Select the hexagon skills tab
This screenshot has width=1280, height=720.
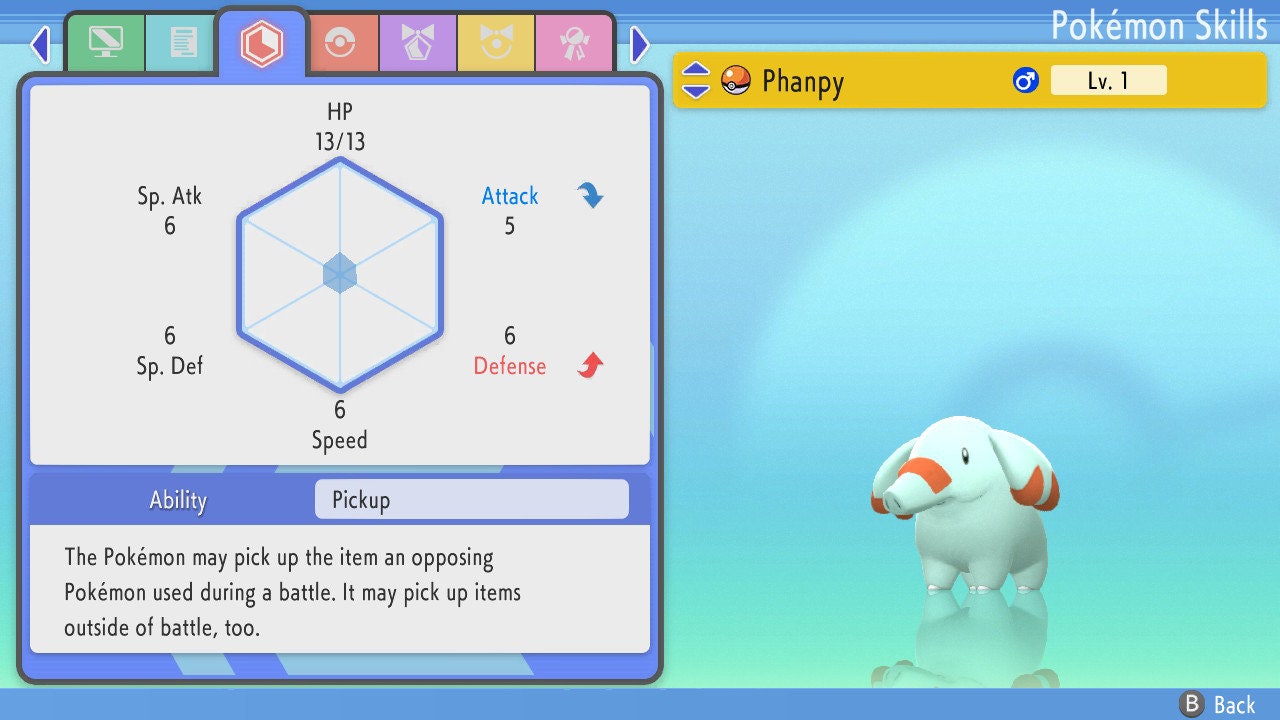[x=261, y=43]
